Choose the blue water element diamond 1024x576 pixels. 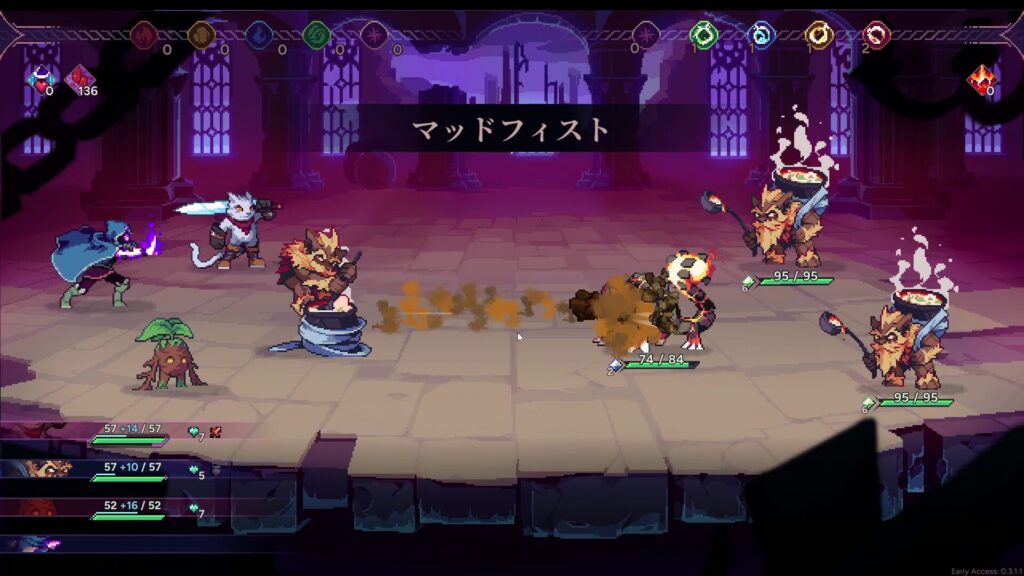pos(259,36)
